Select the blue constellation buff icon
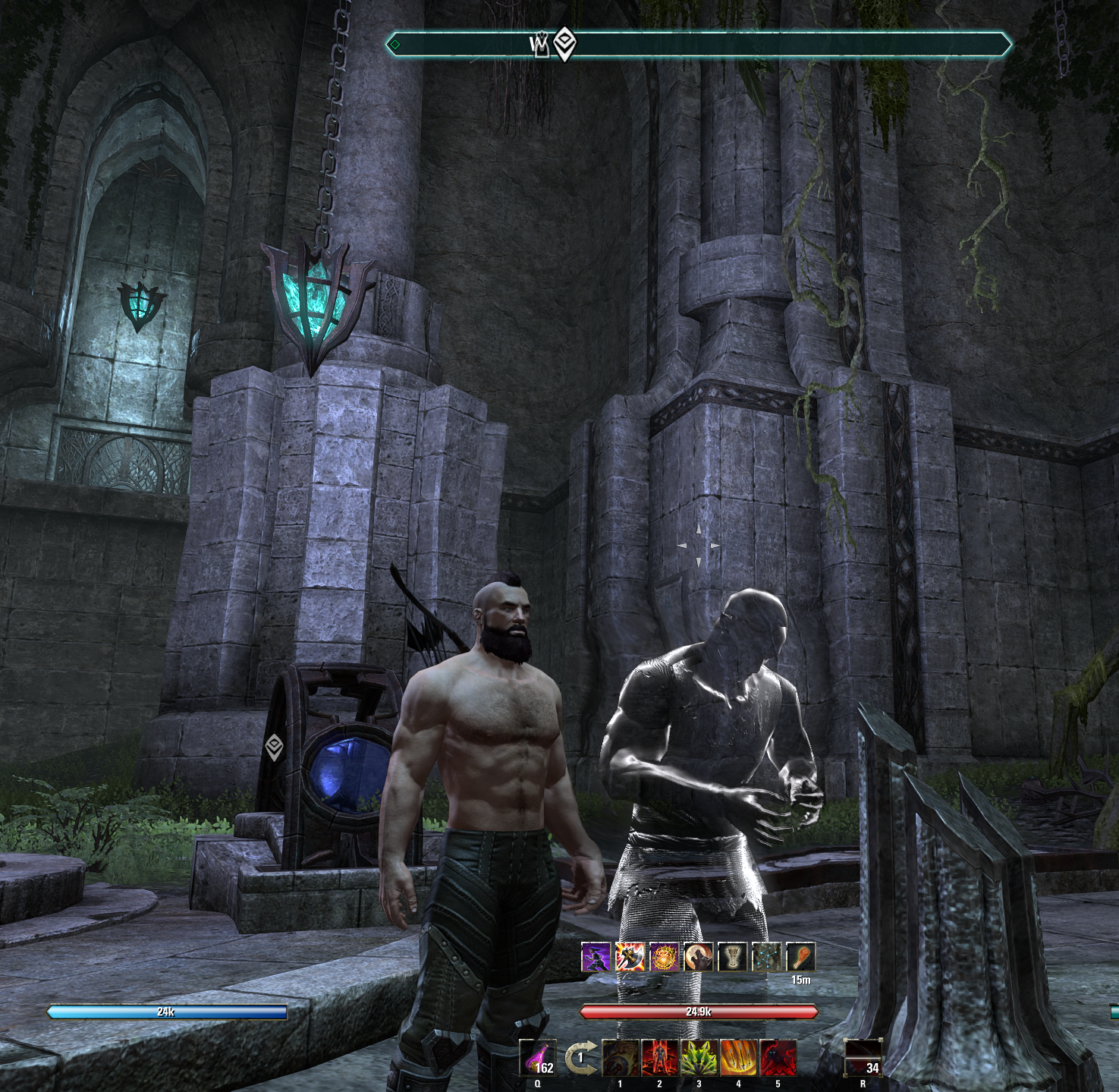The height and width of the screenshot is (1092, 1119). [x=767, y=958]
